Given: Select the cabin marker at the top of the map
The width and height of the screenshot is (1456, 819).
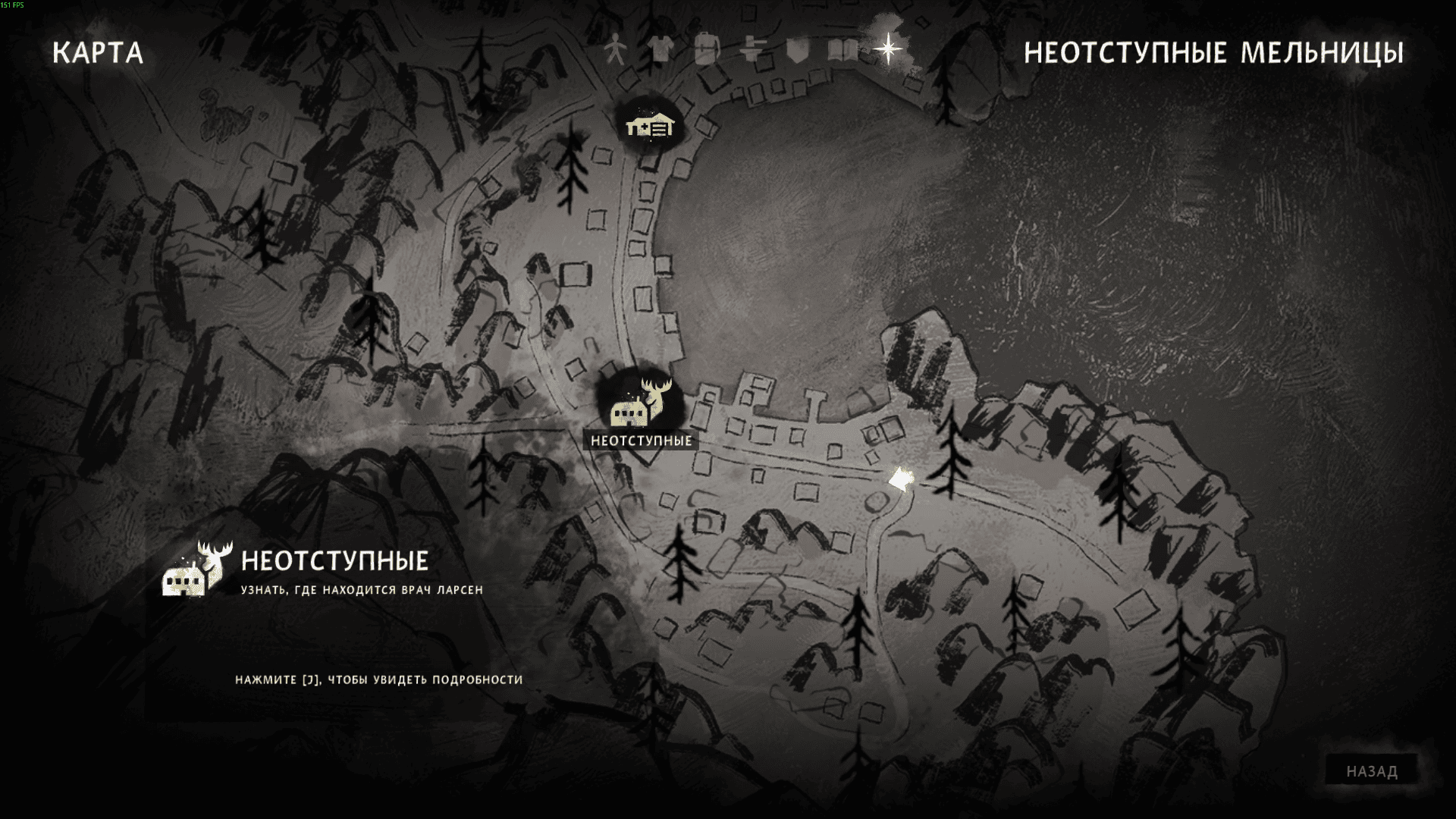Looking at the screenshot, I should 650,125.
